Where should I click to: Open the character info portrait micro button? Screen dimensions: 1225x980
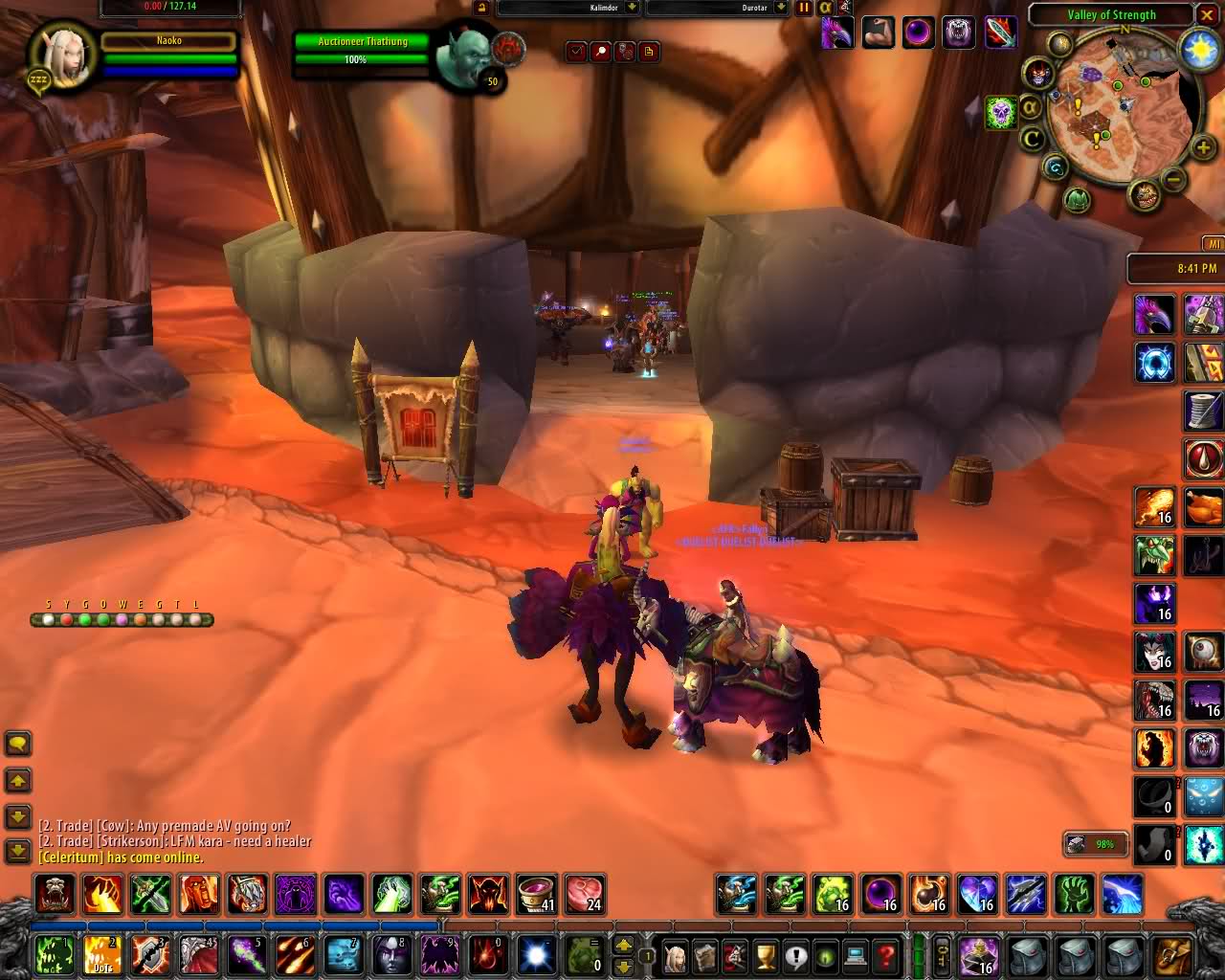(676, 955)
